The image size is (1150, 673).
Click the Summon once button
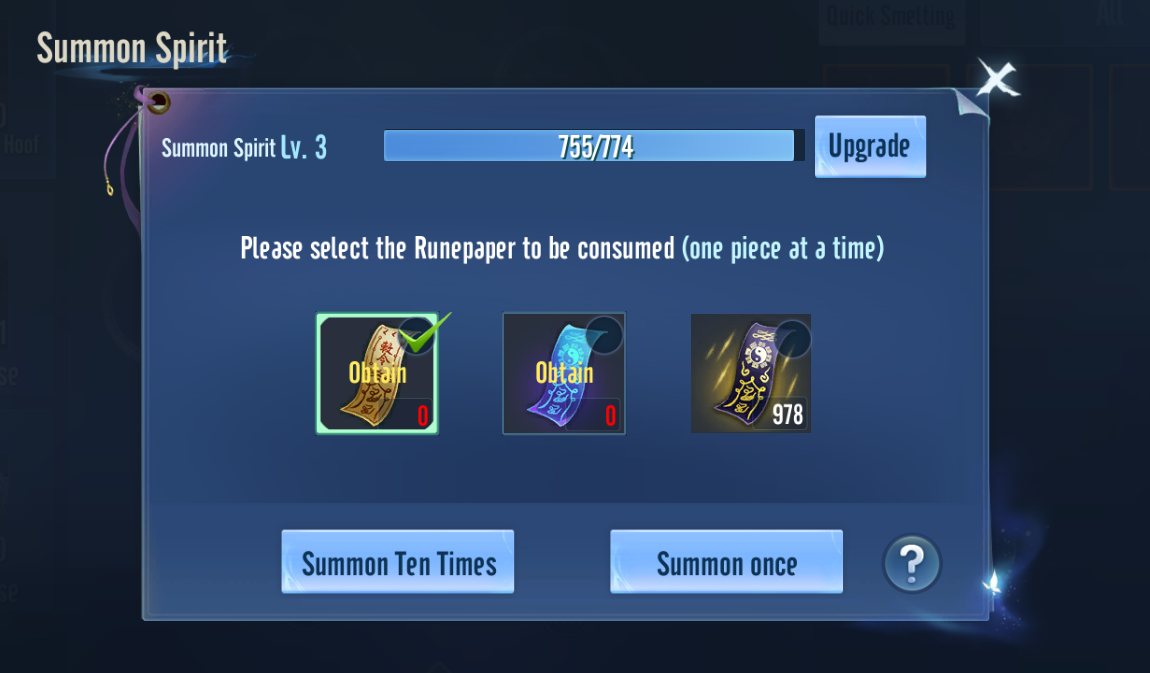726,562
